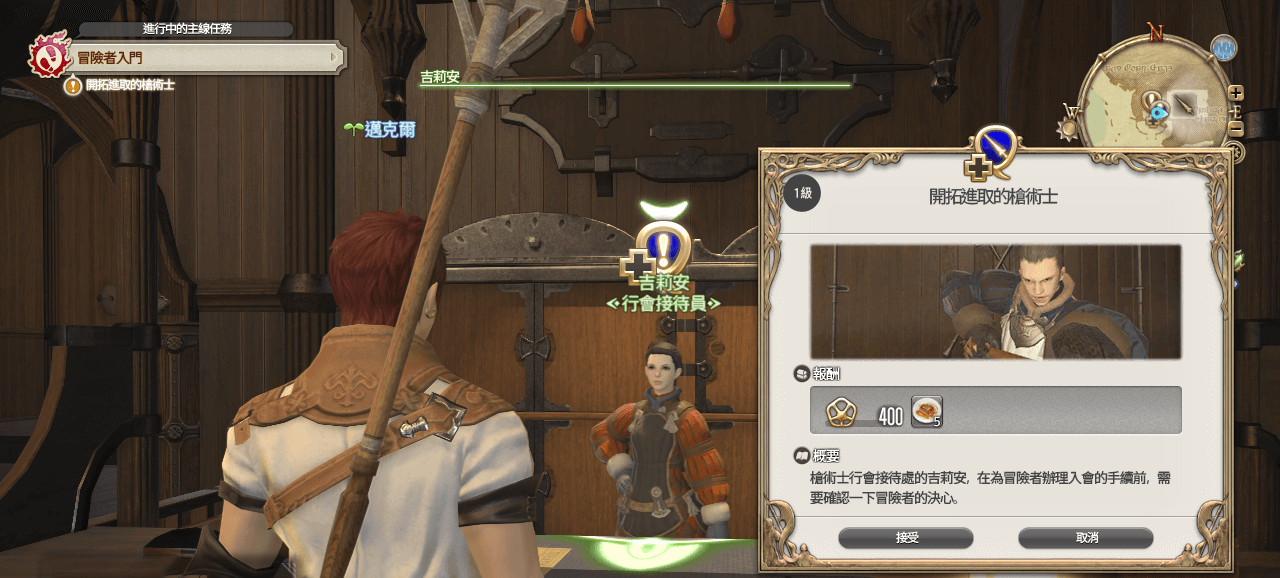This screenshot has height=578, width=1280.
Task: Zoom in the minimap with plus button
Action: coord(1236,93)
